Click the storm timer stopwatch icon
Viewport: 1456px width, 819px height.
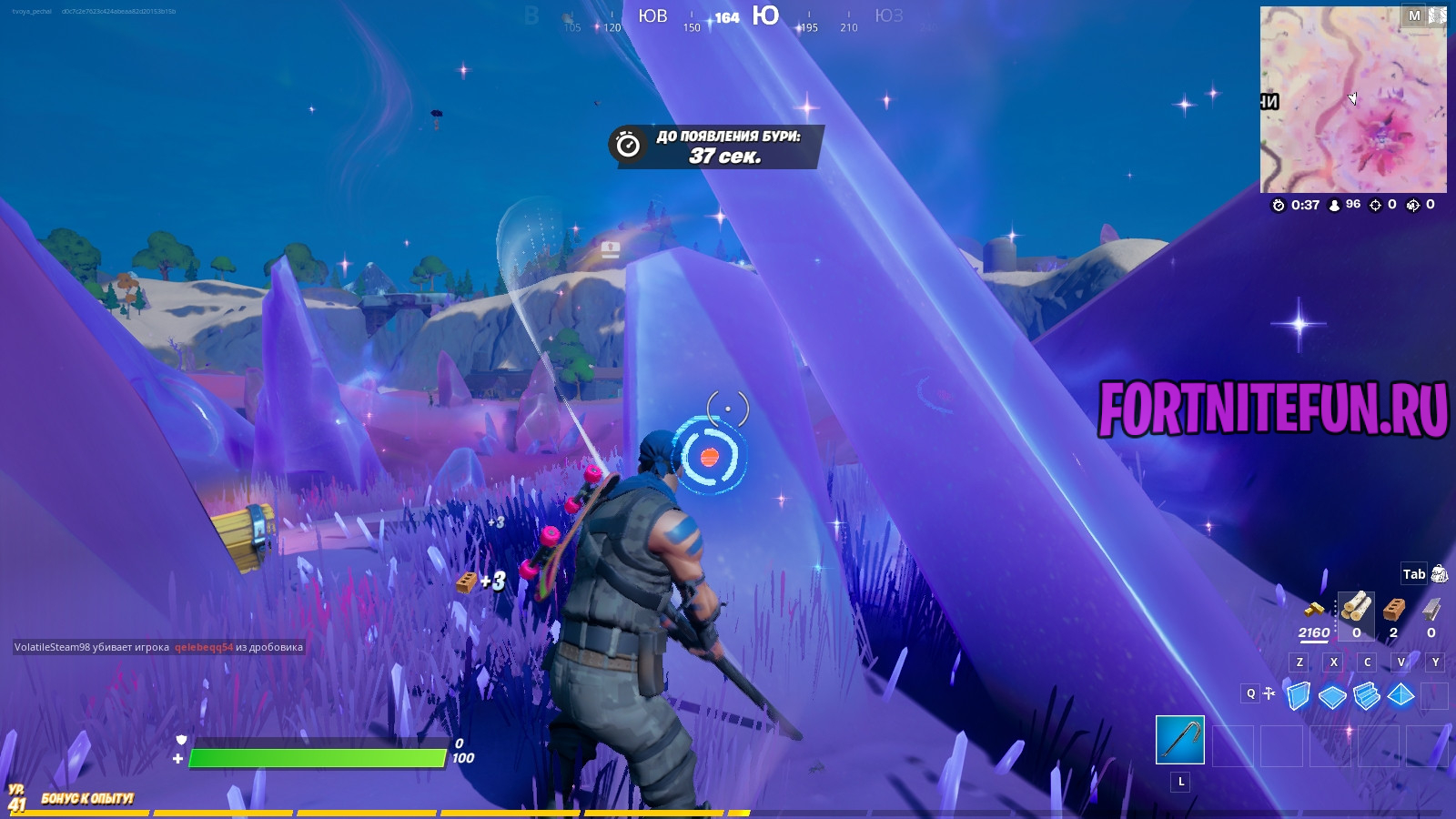(628, 146)
